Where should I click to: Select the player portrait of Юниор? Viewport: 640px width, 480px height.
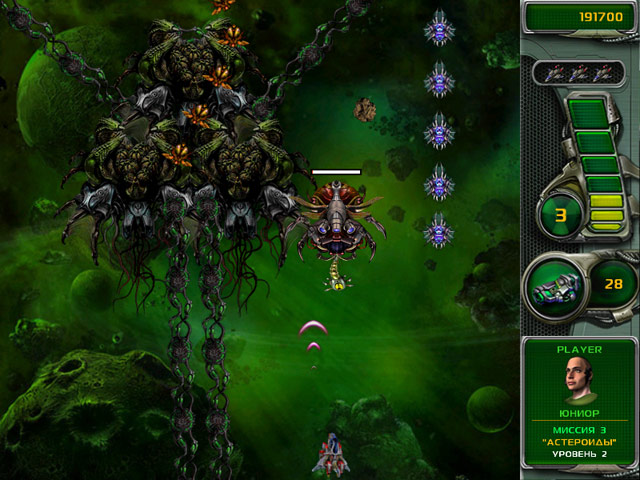(x=580, y=380)
